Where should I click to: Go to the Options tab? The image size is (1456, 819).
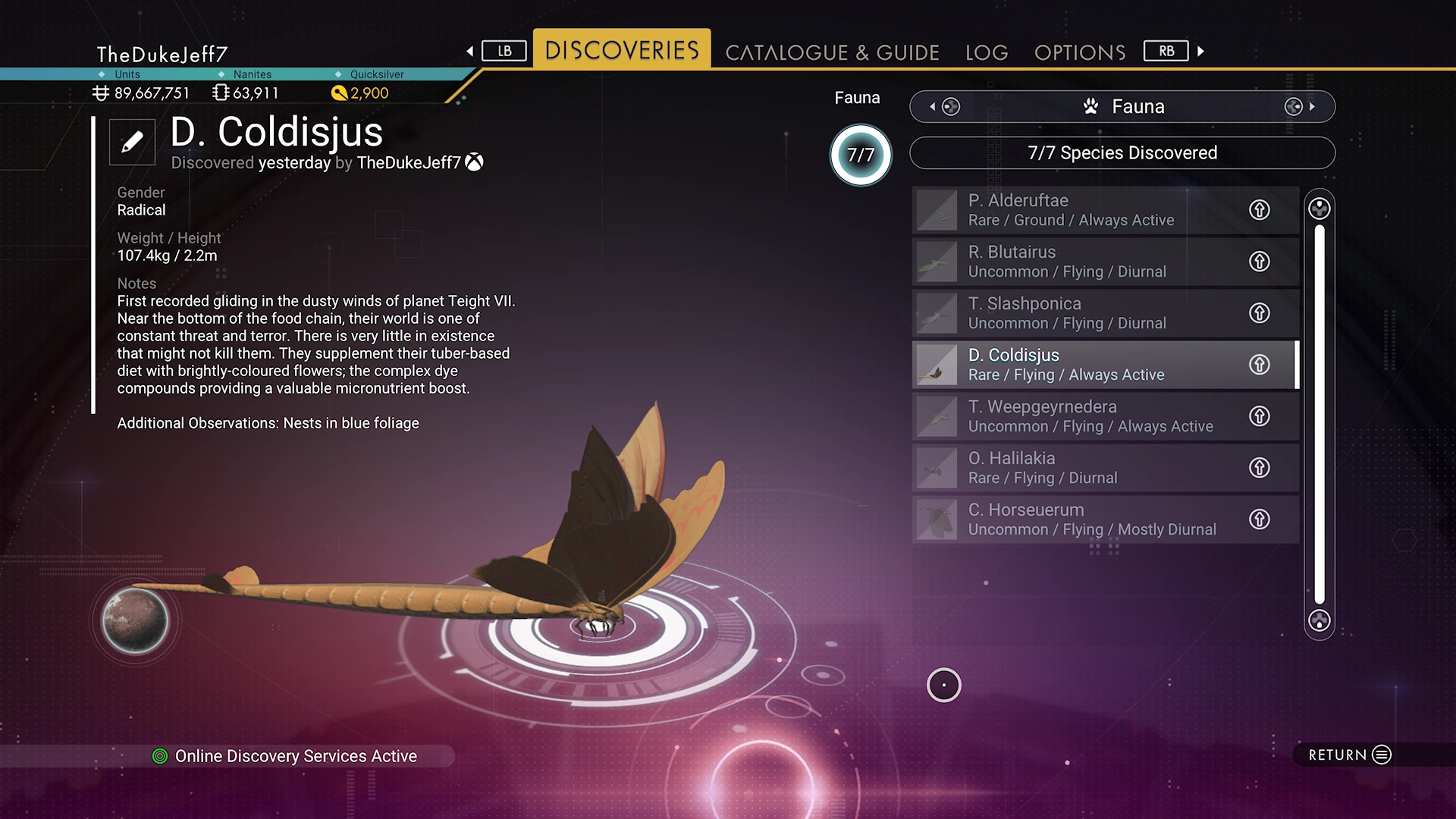[1079, 52]
